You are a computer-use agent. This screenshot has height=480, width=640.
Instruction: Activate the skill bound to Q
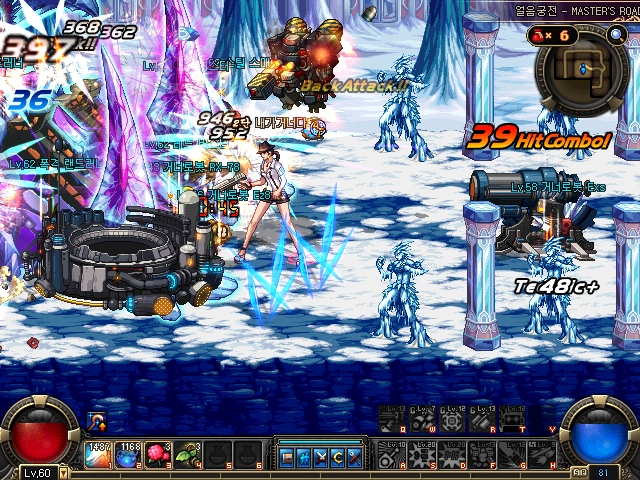pyautogui.click(x=392, y=420)
